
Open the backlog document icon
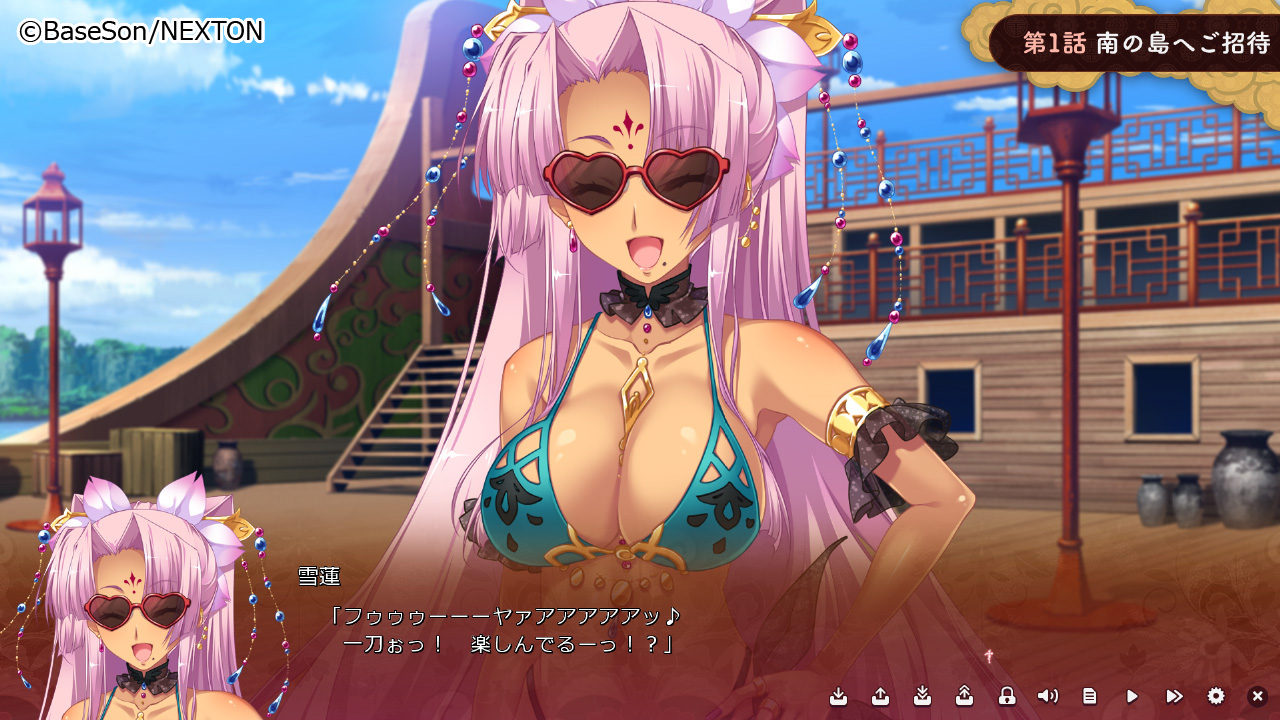[x=1090, y=696]
